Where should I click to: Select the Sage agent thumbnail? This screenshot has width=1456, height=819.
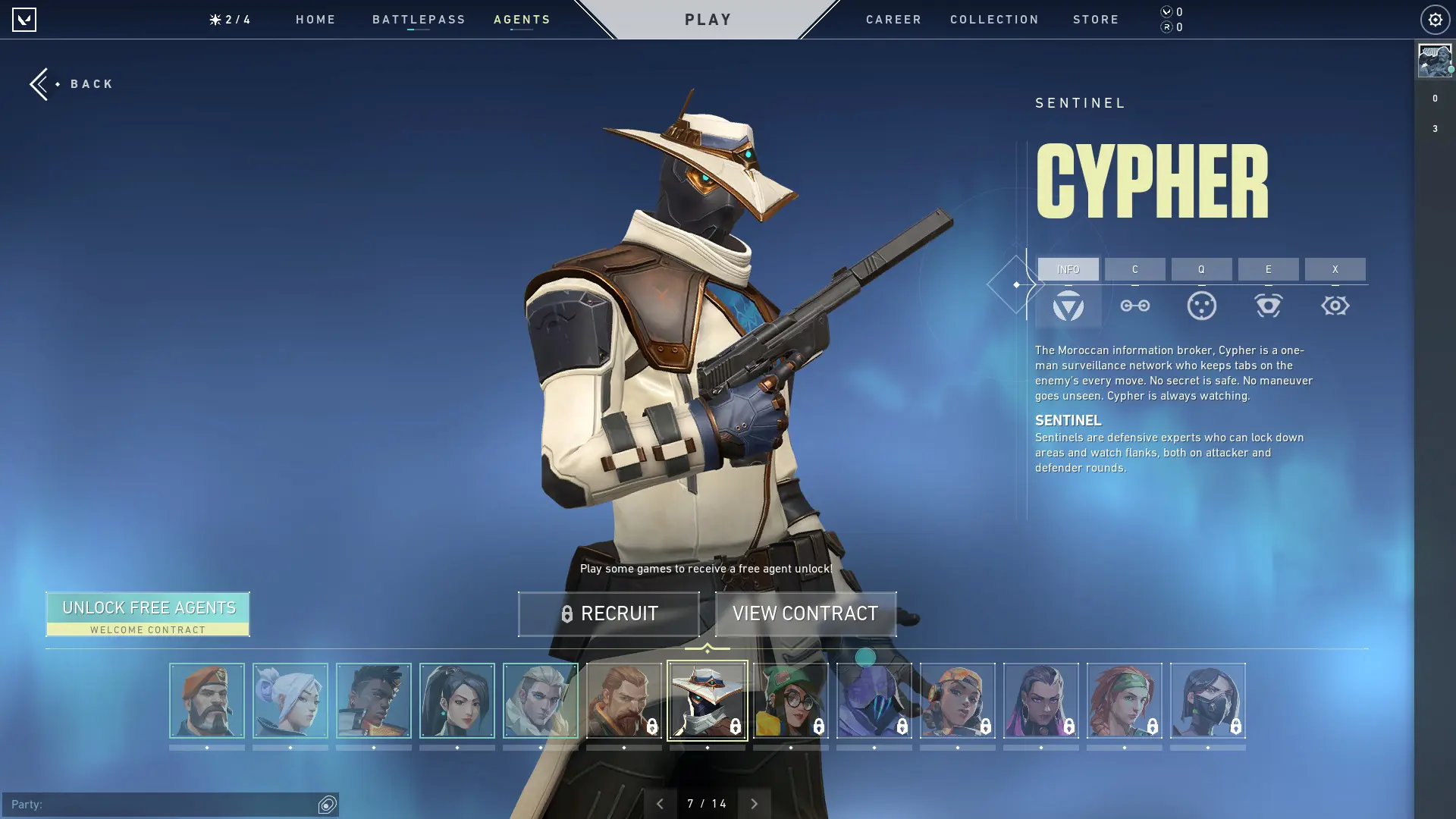[290, 701]
